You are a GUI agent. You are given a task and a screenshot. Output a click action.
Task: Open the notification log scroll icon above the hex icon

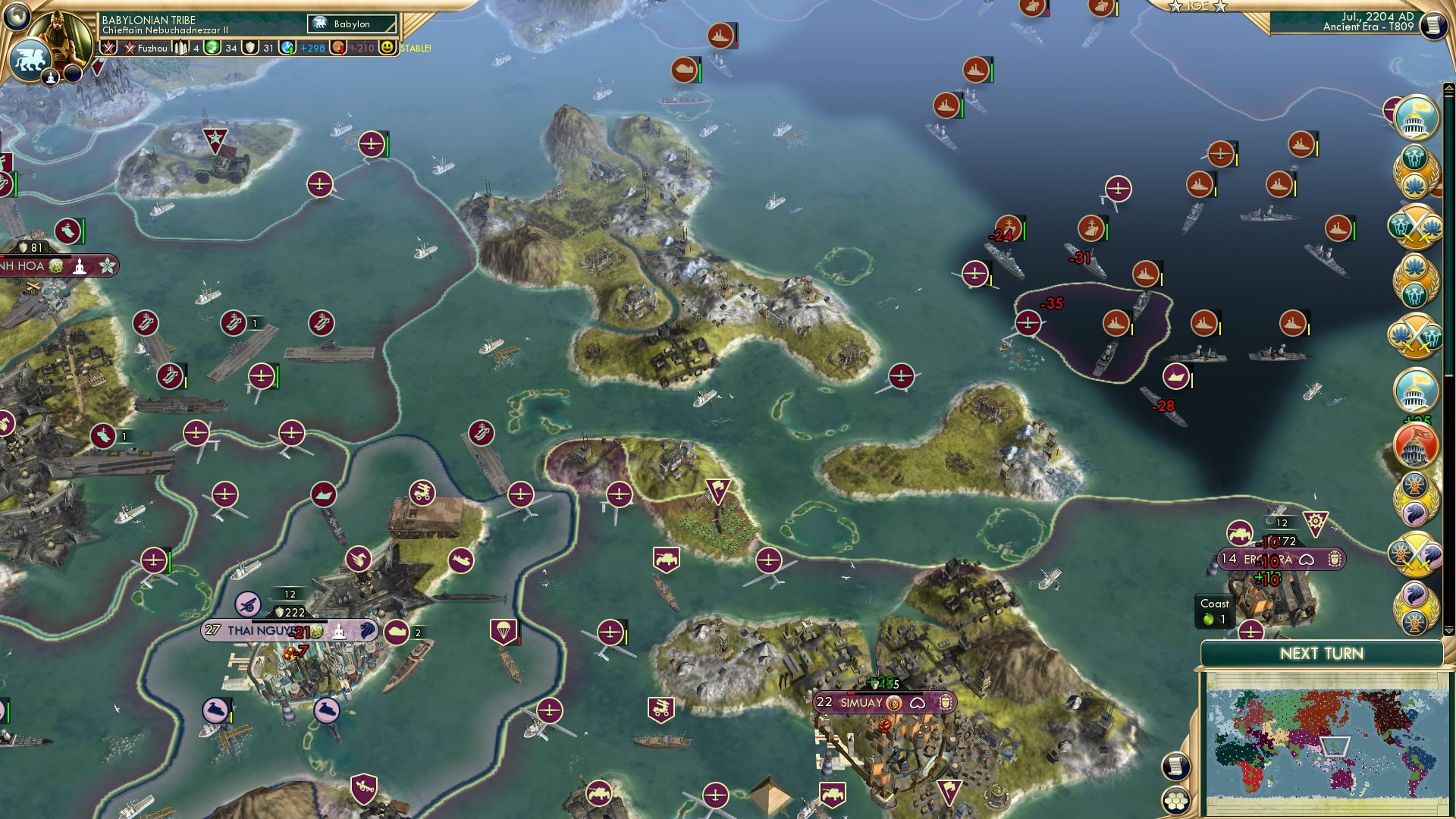pos(1175,766)
